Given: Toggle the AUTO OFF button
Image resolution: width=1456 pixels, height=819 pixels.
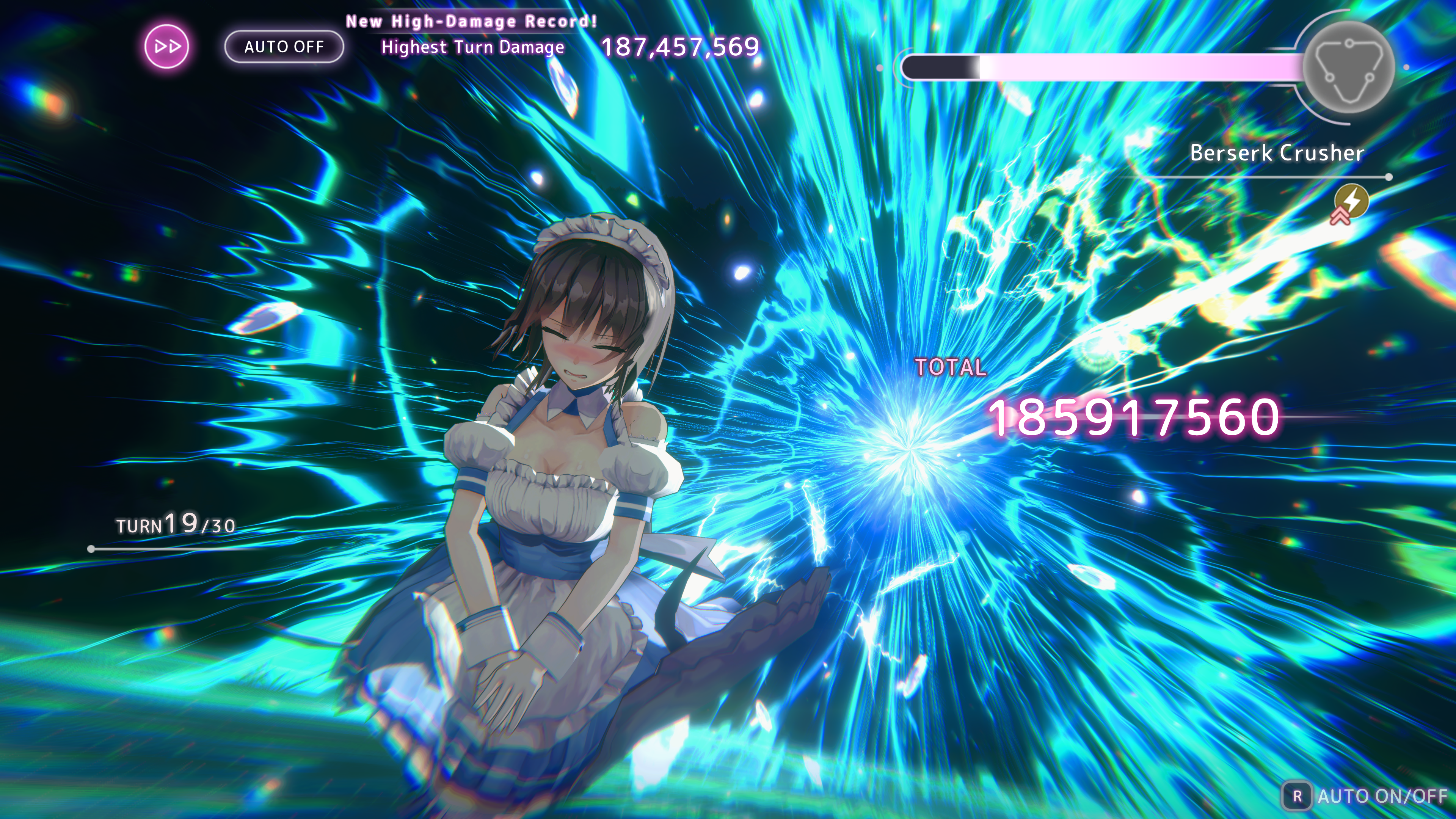Looking at the screenshot, I should point(284,46).
